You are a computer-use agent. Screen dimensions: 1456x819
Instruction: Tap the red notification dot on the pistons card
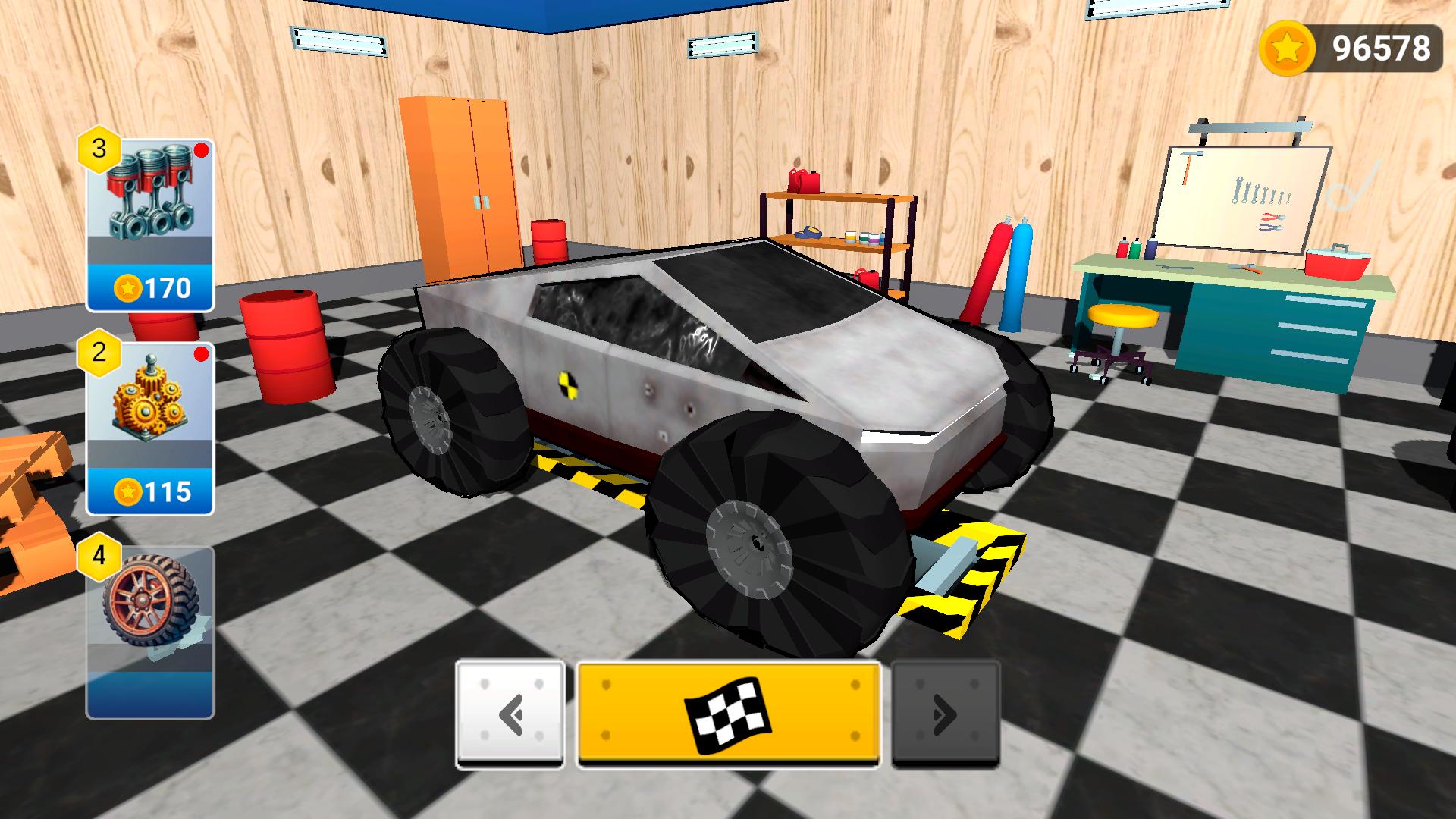[202, 152]
